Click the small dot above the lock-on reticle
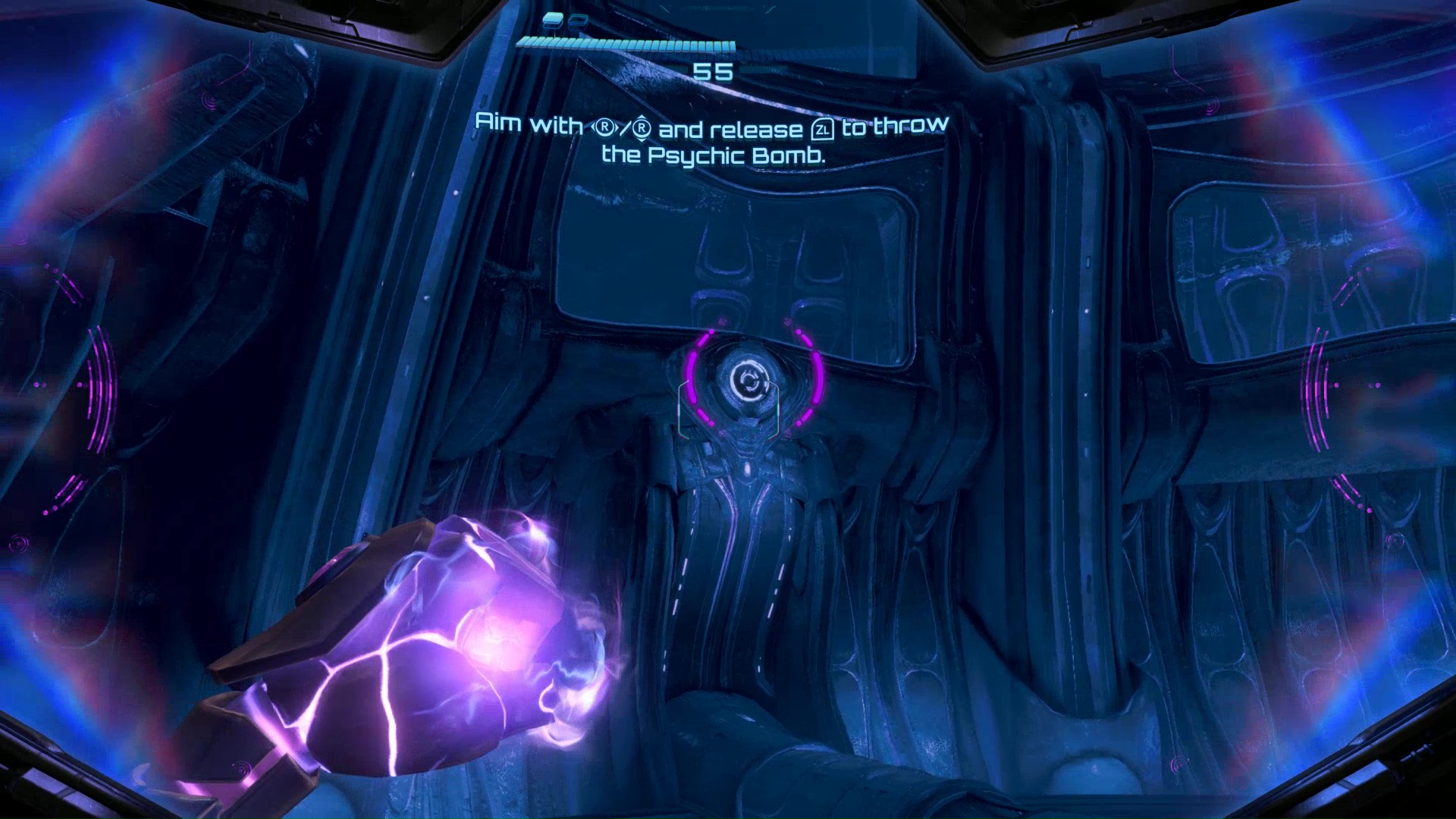Screen dimensions: 1456x819 pyautogui.click(x=711, y=331)
